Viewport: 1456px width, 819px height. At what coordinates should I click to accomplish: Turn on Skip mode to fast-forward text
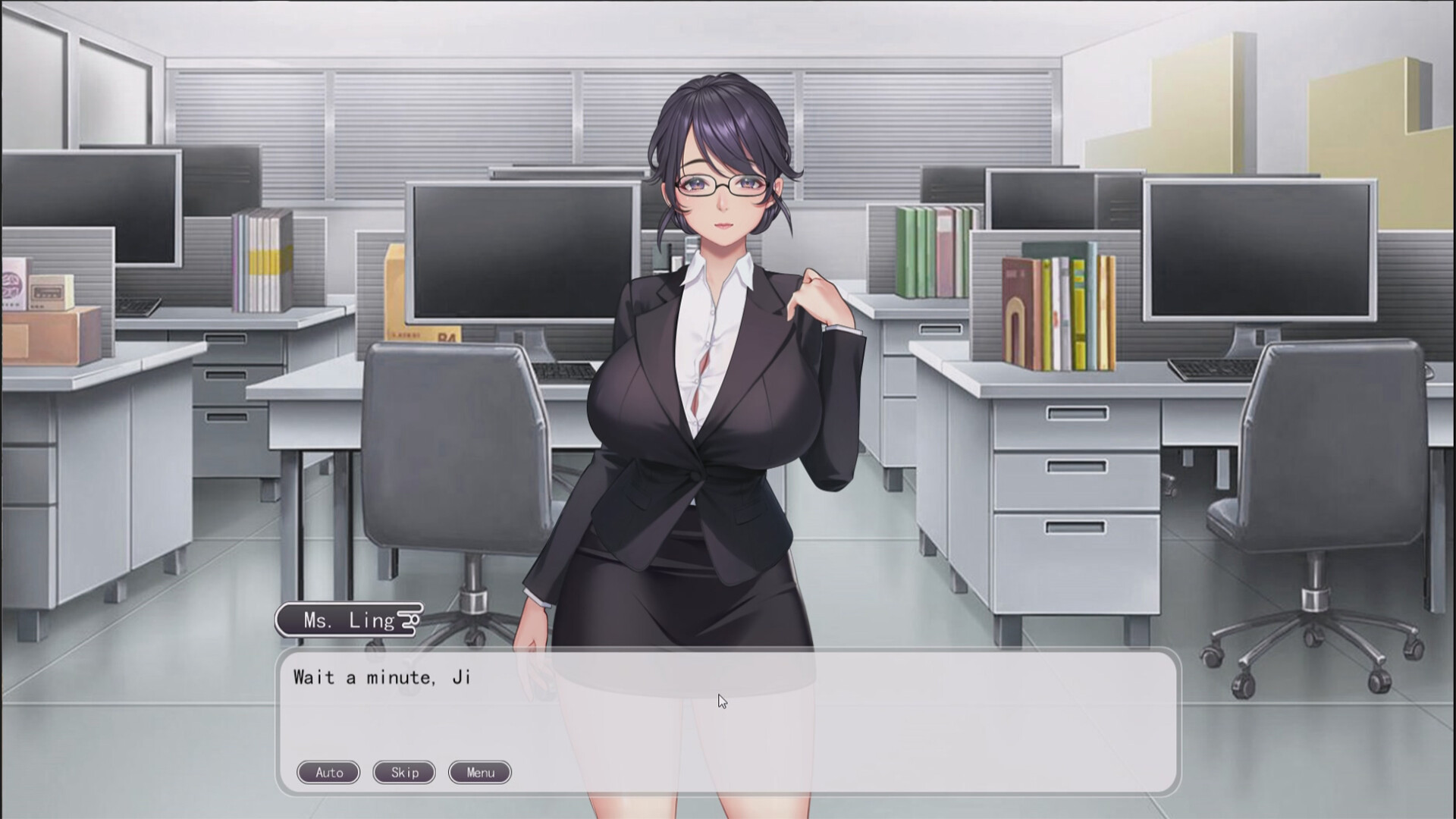[403, 773]
